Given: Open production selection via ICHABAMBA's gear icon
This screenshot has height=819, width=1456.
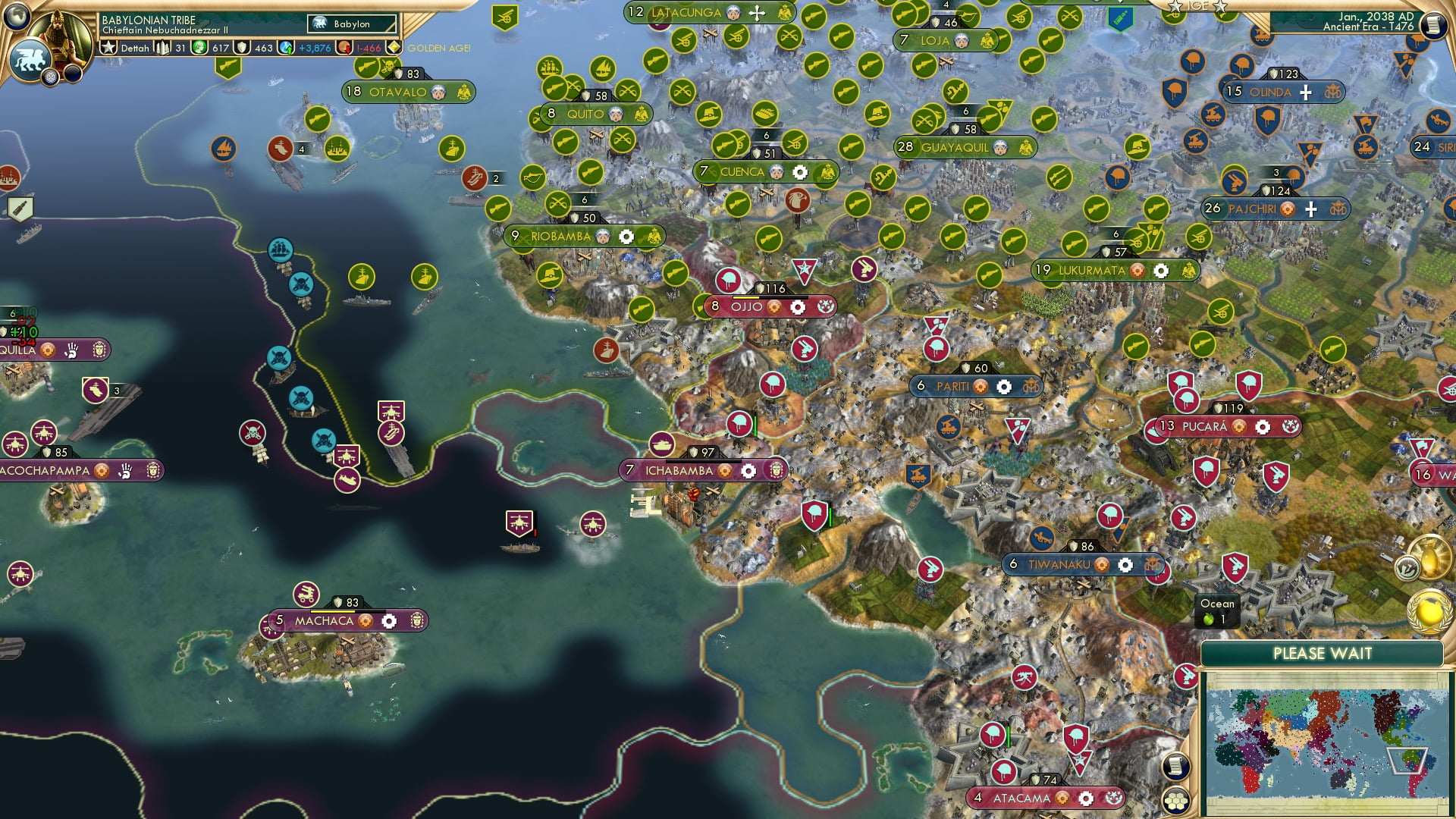Looking at the screenshot, I should (749, 470).
